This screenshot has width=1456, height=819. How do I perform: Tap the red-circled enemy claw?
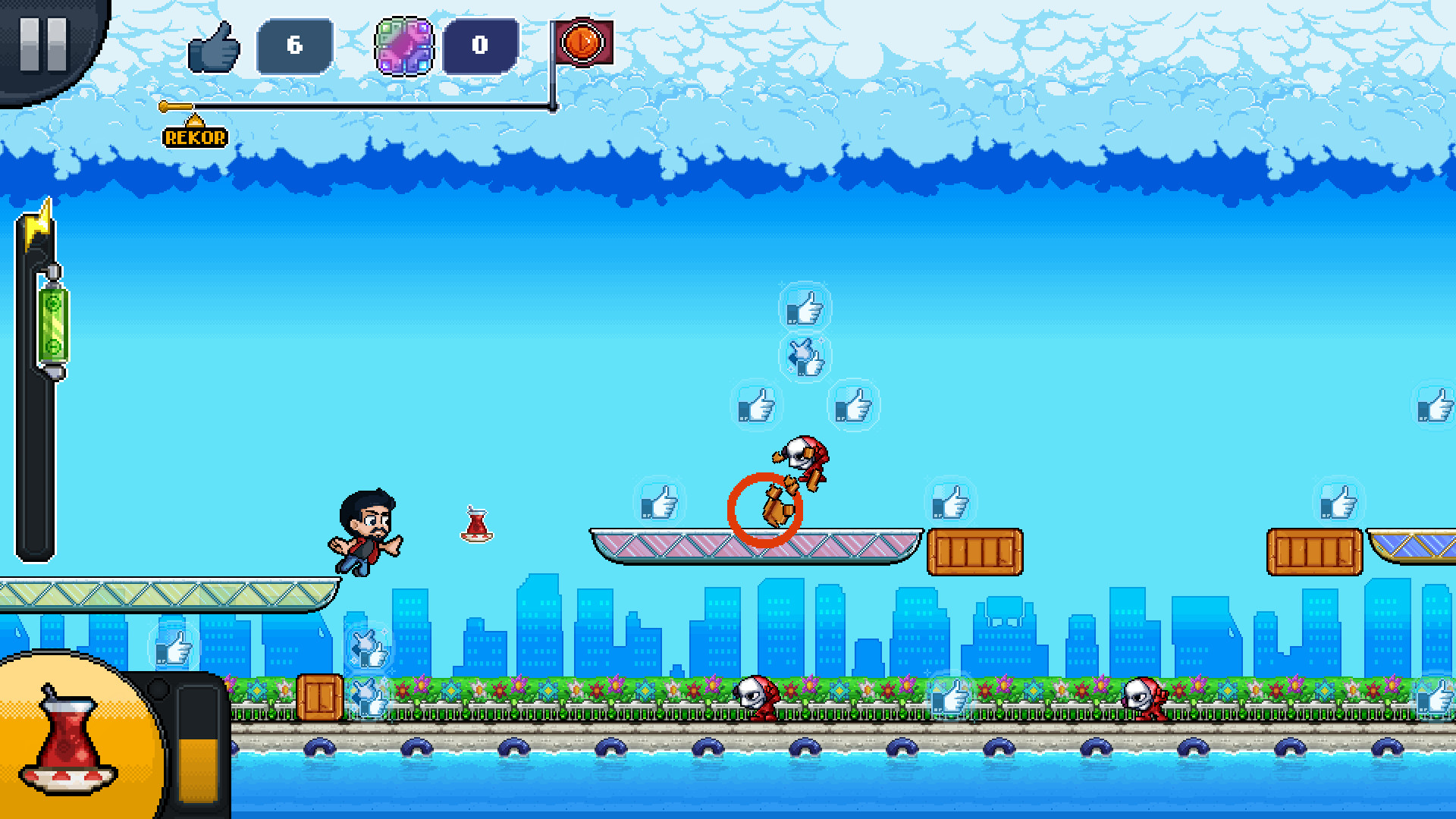tap(766, 504)
